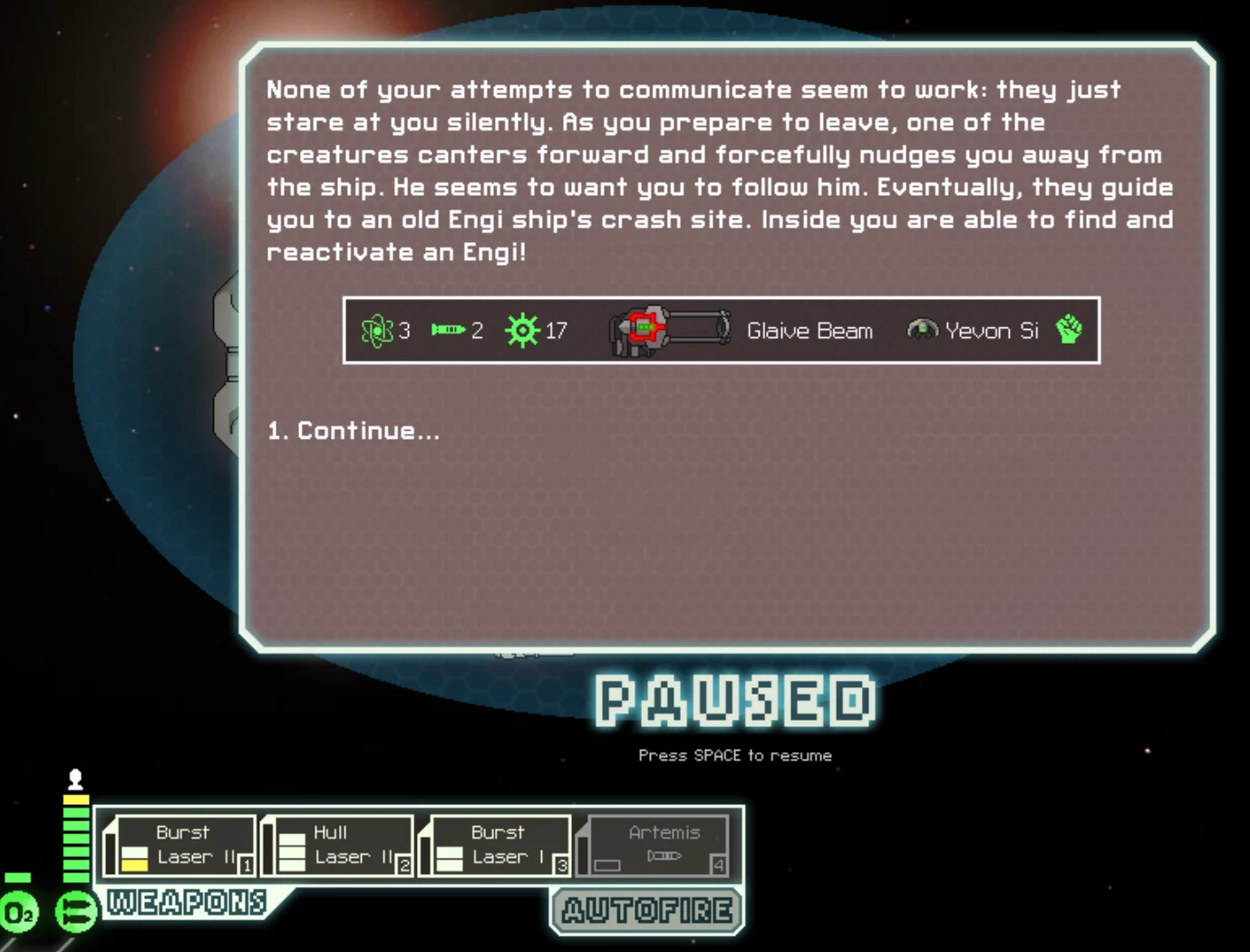Screen dimensions: 1250x952
Task: Choose option 1 Continue in the event
Action: tap(352, 431)
